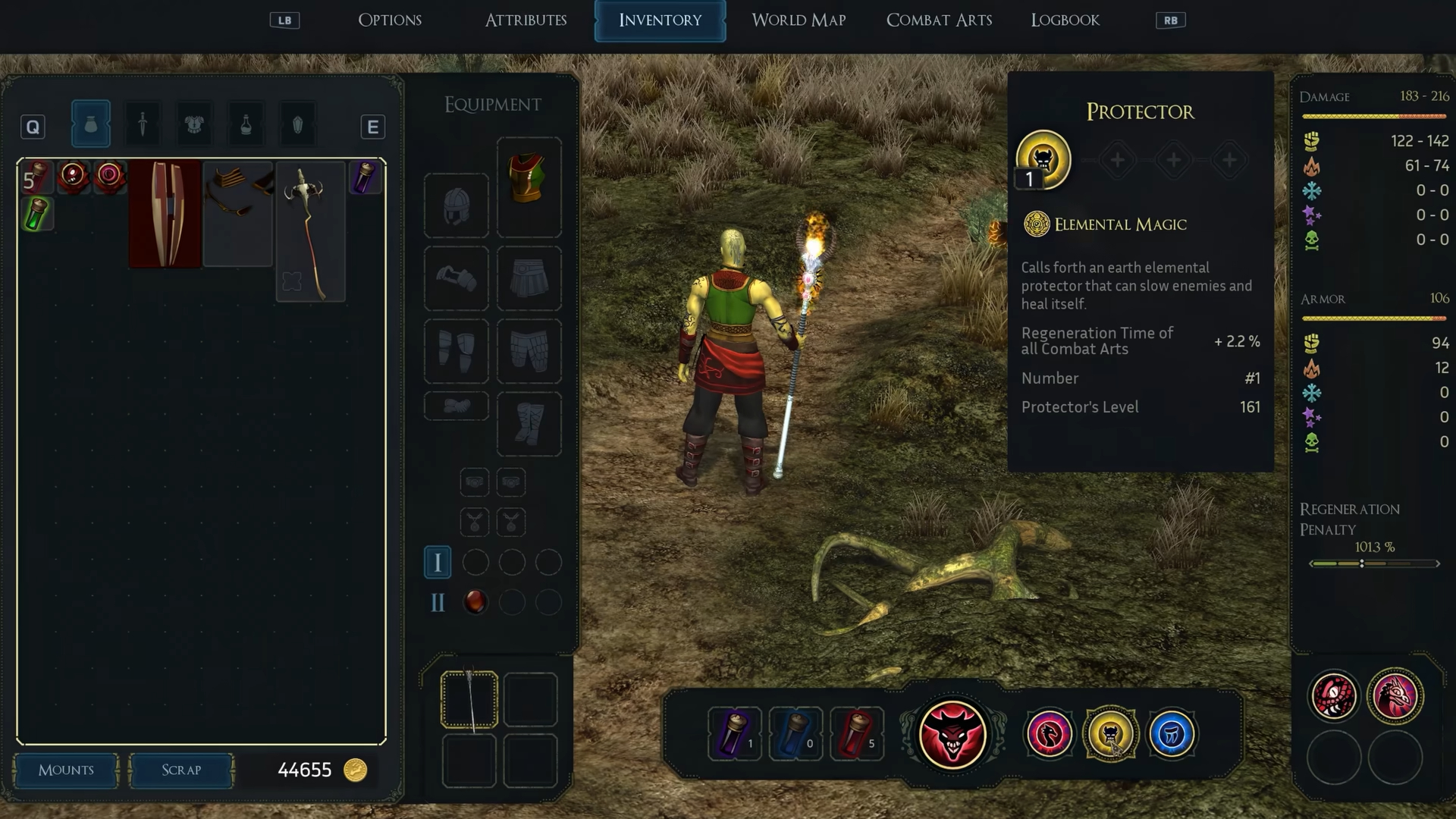Open the Combat Arts tab

pos(939,20)
